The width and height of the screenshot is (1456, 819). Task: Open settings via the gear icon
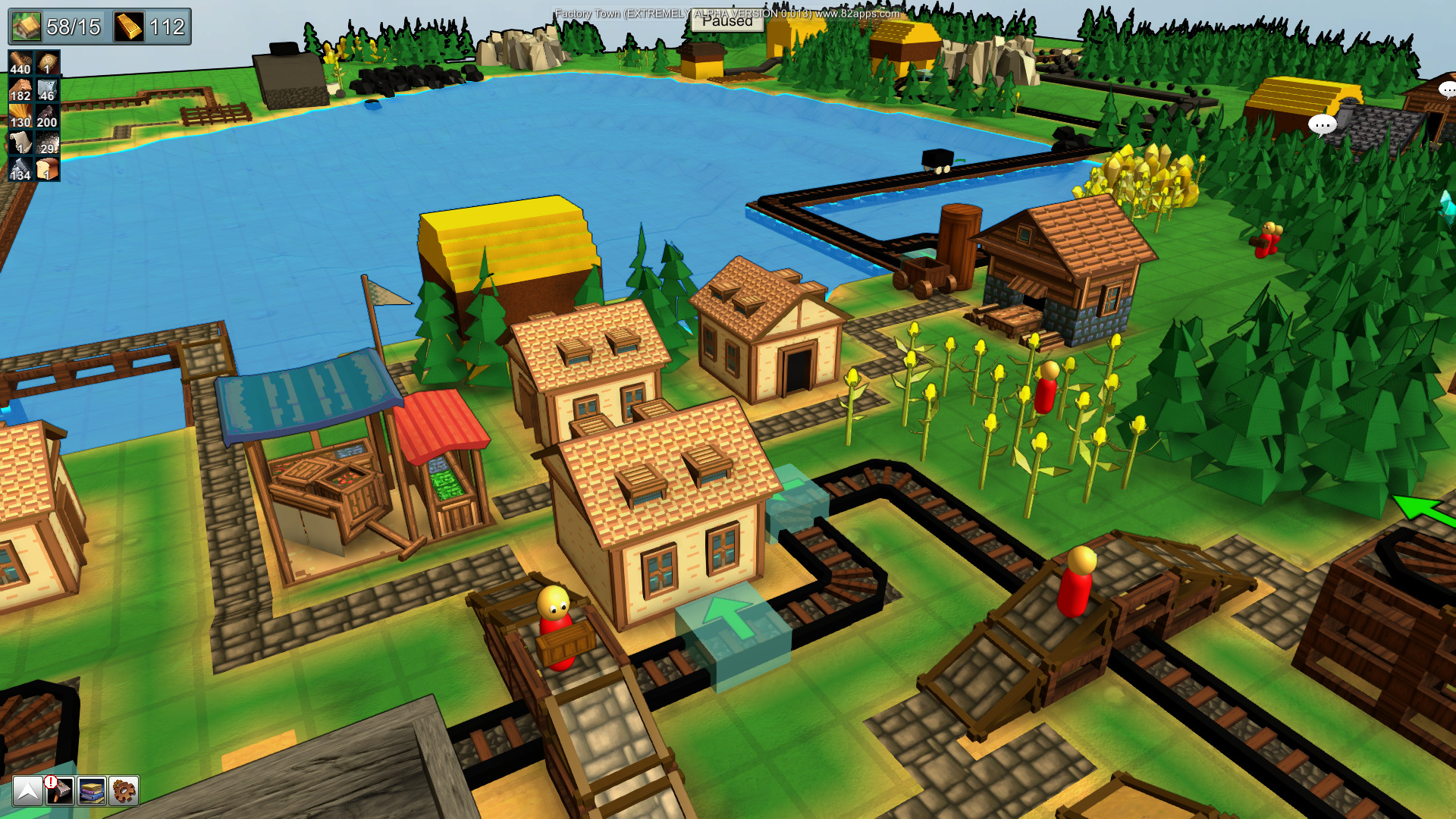click(x=122, y=792)
